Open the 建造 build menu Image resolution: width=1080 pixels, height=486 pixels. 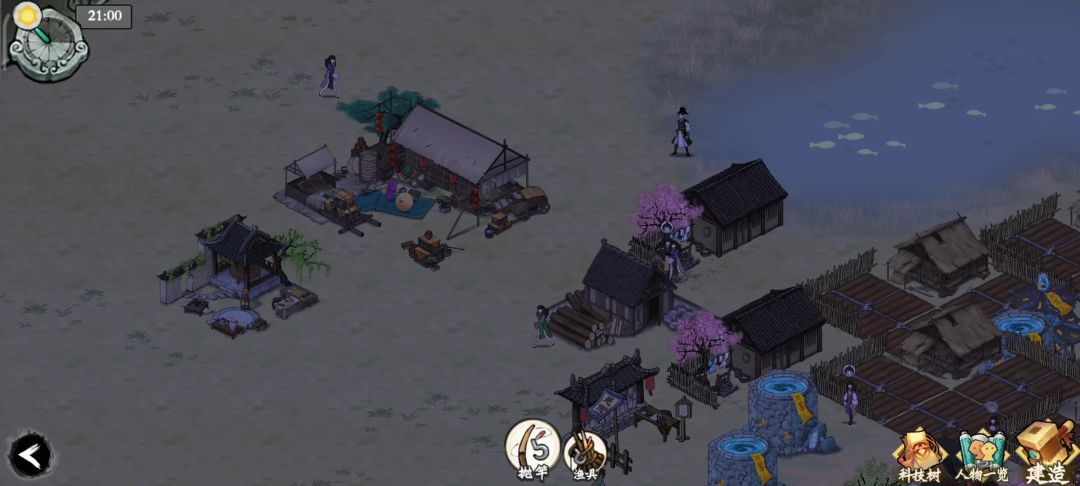tap(1044, 453)
